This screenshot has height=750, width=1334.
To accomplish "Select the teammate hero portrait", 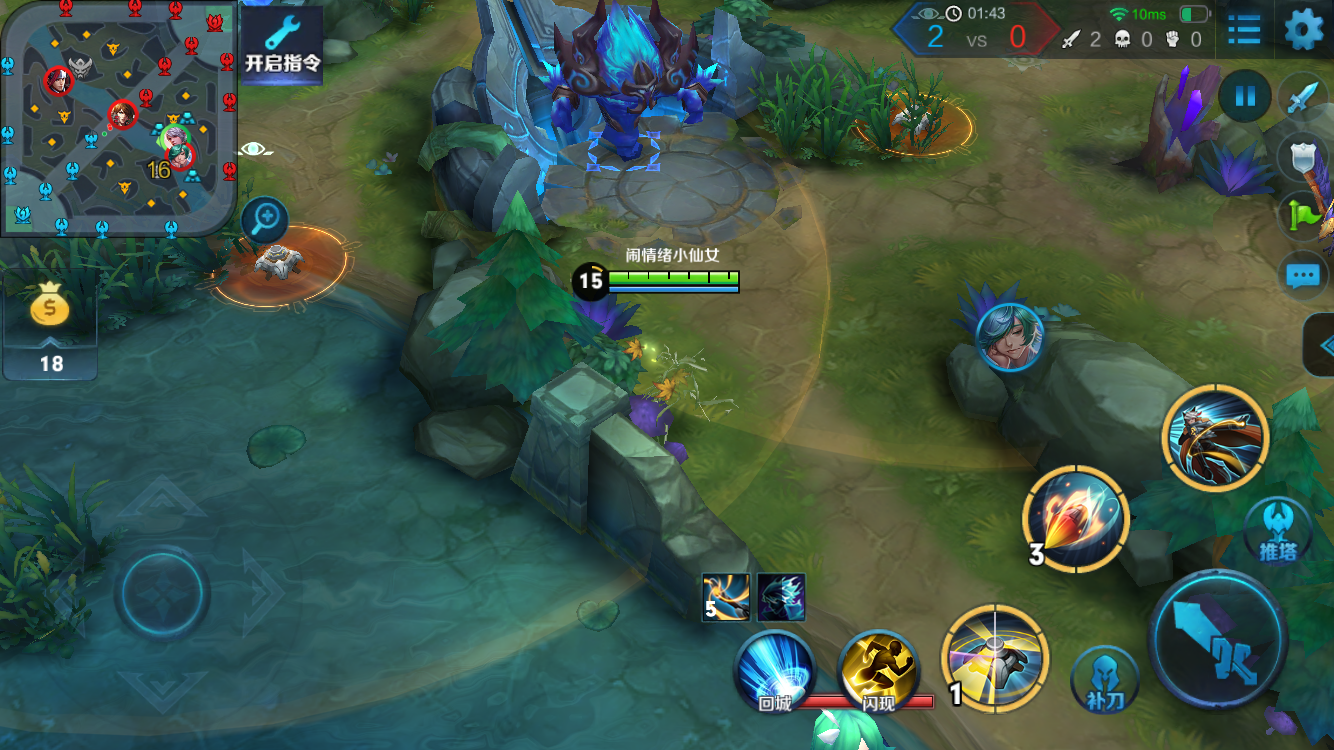I will point(1010,337).
